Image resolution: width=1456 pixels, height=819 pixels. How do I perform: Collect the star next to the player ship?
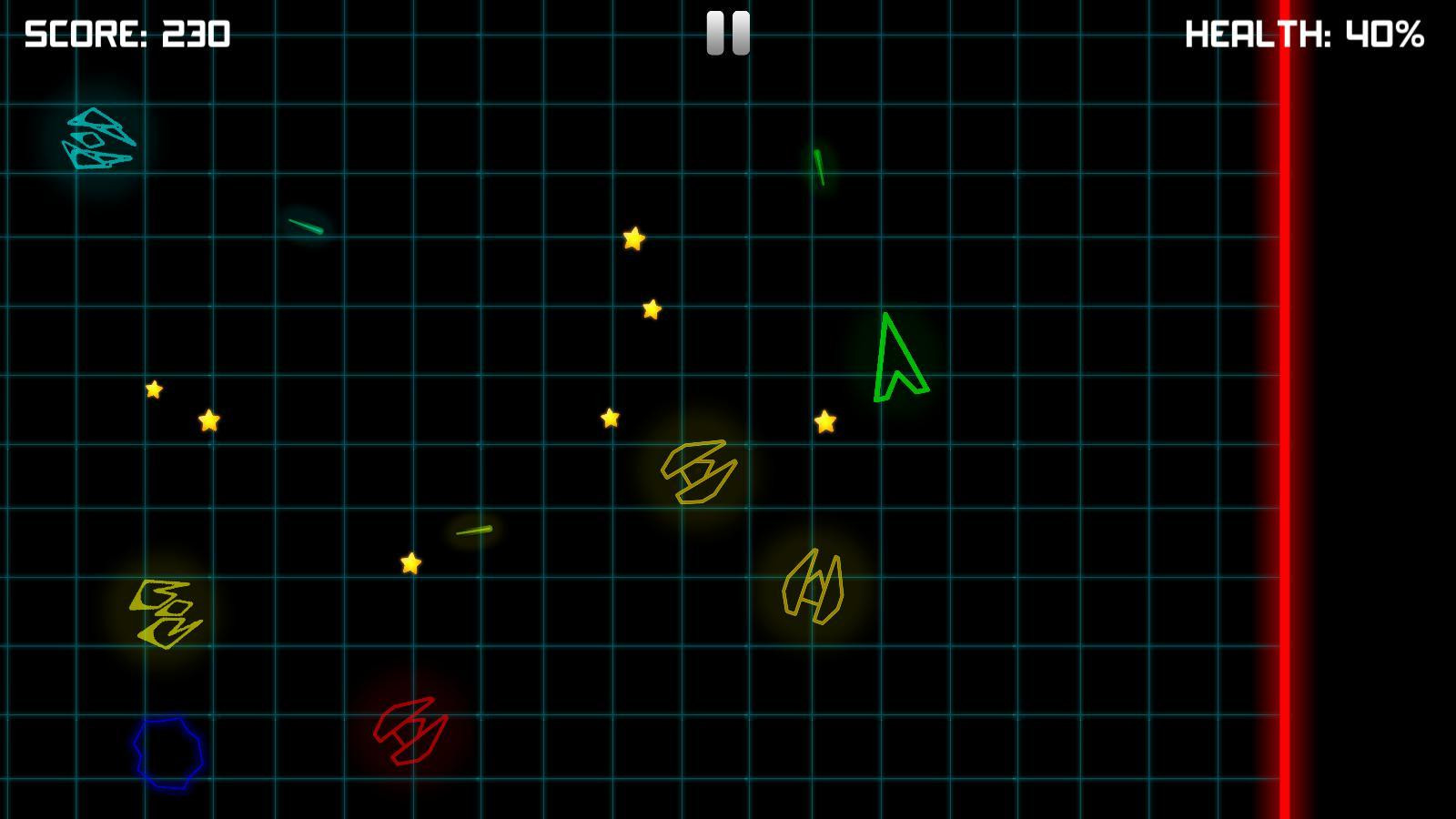pos(826,422)
